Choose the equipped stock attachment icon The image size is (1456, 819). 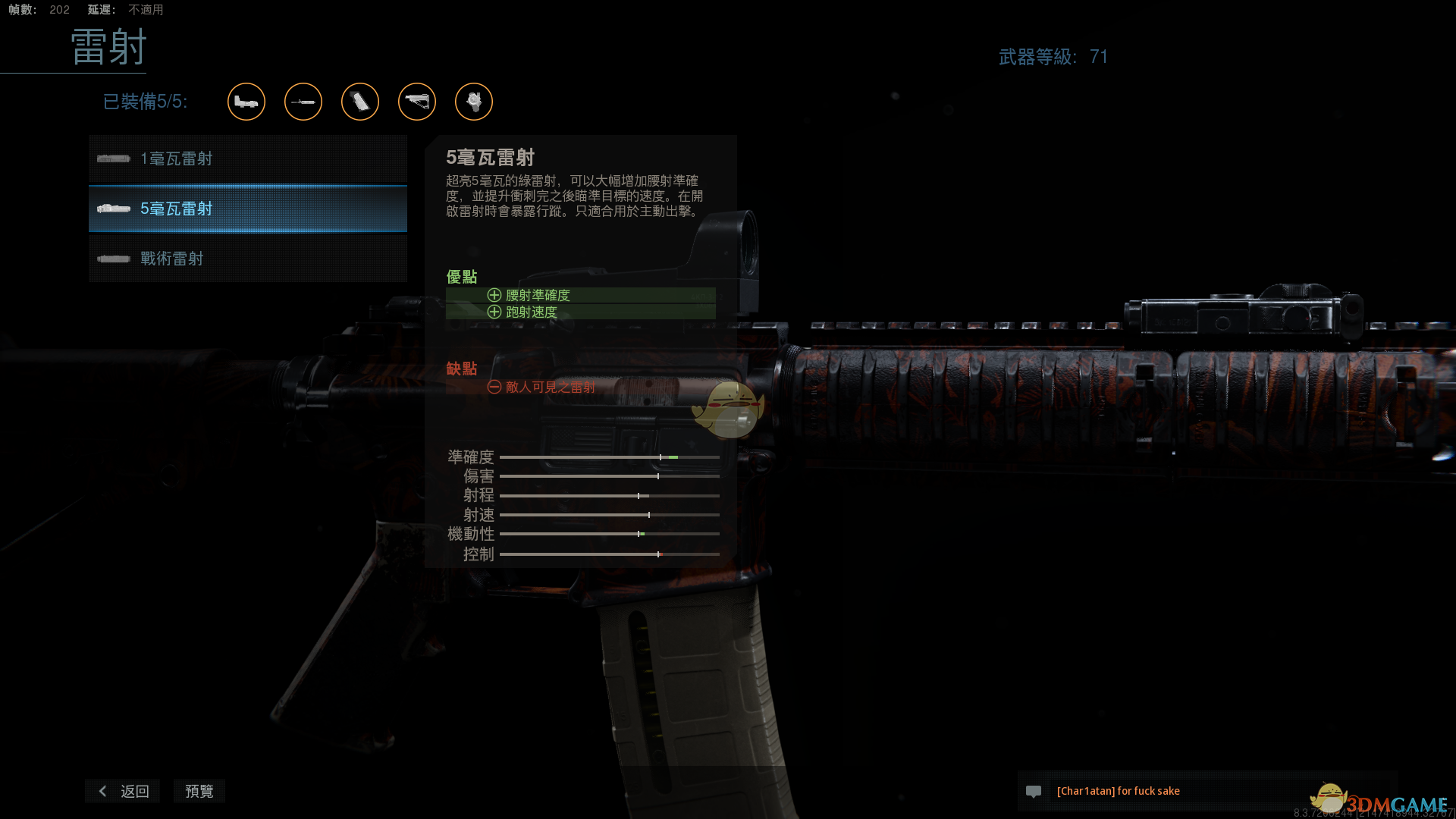(x=417, y=102)
